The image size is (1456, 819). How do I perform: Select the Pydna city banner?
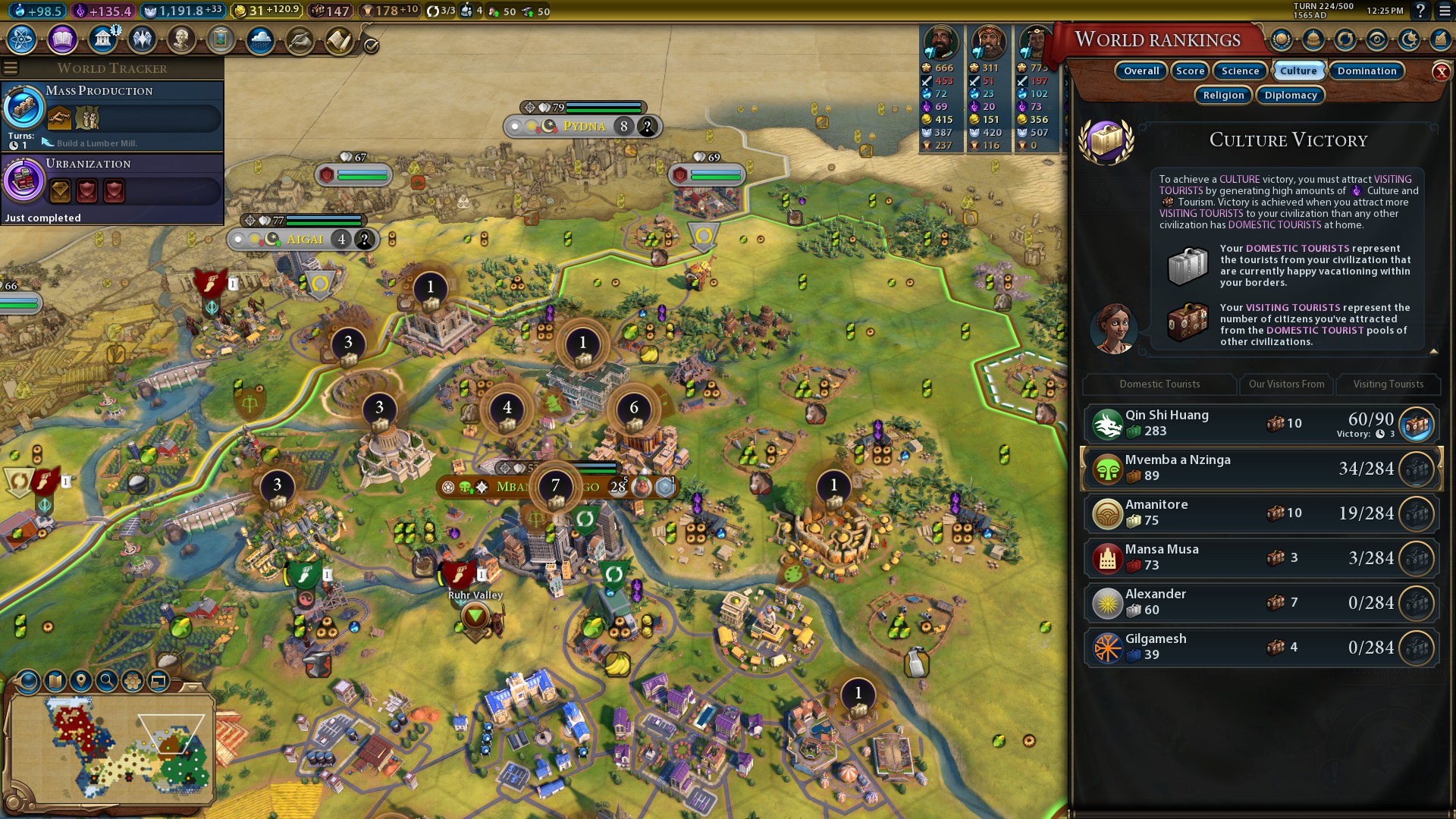click(584, 127)
